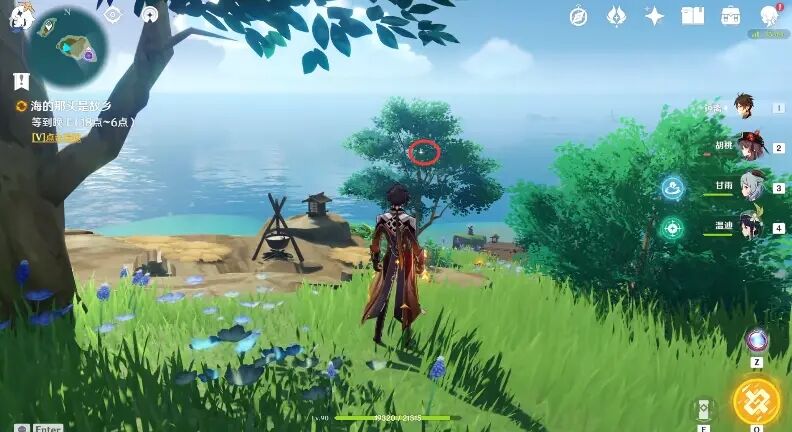Open the Paimon menu
The height and width of the screenshot is (432, 792).
(x=20, y=18)
